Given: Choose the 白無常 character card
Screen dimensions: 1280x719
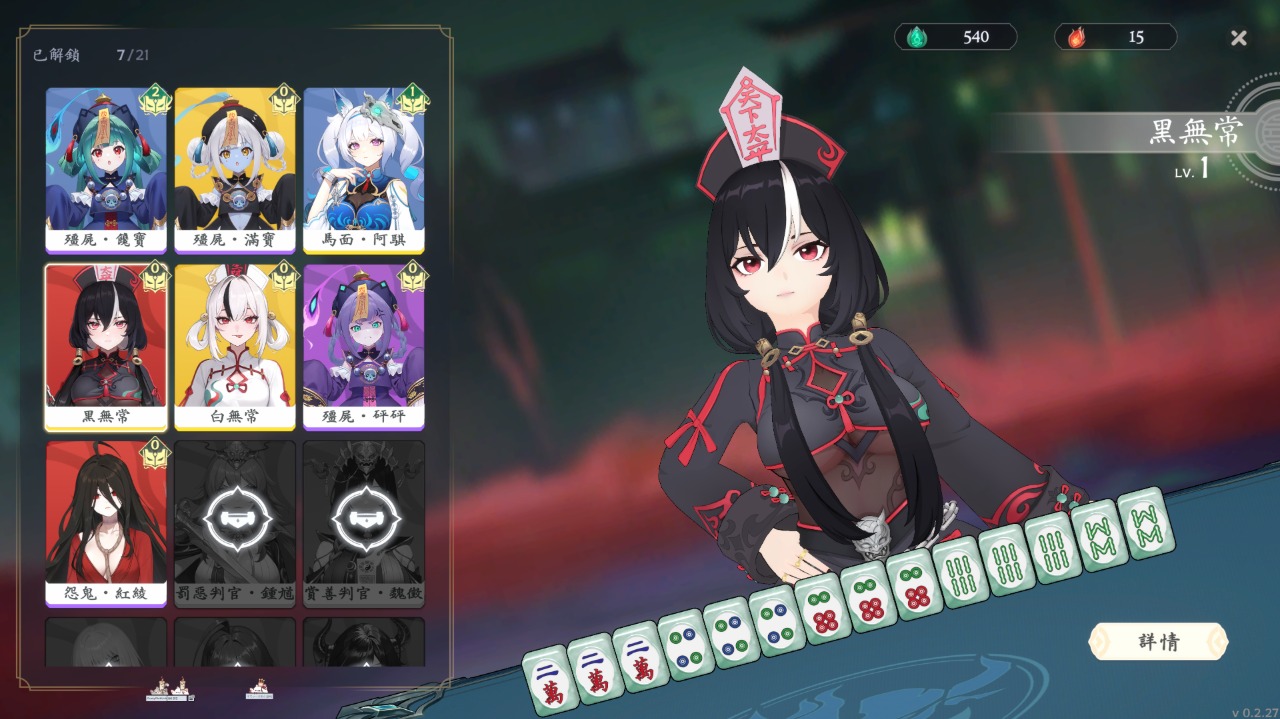Looking at the screenshot, I should [235, 345].
